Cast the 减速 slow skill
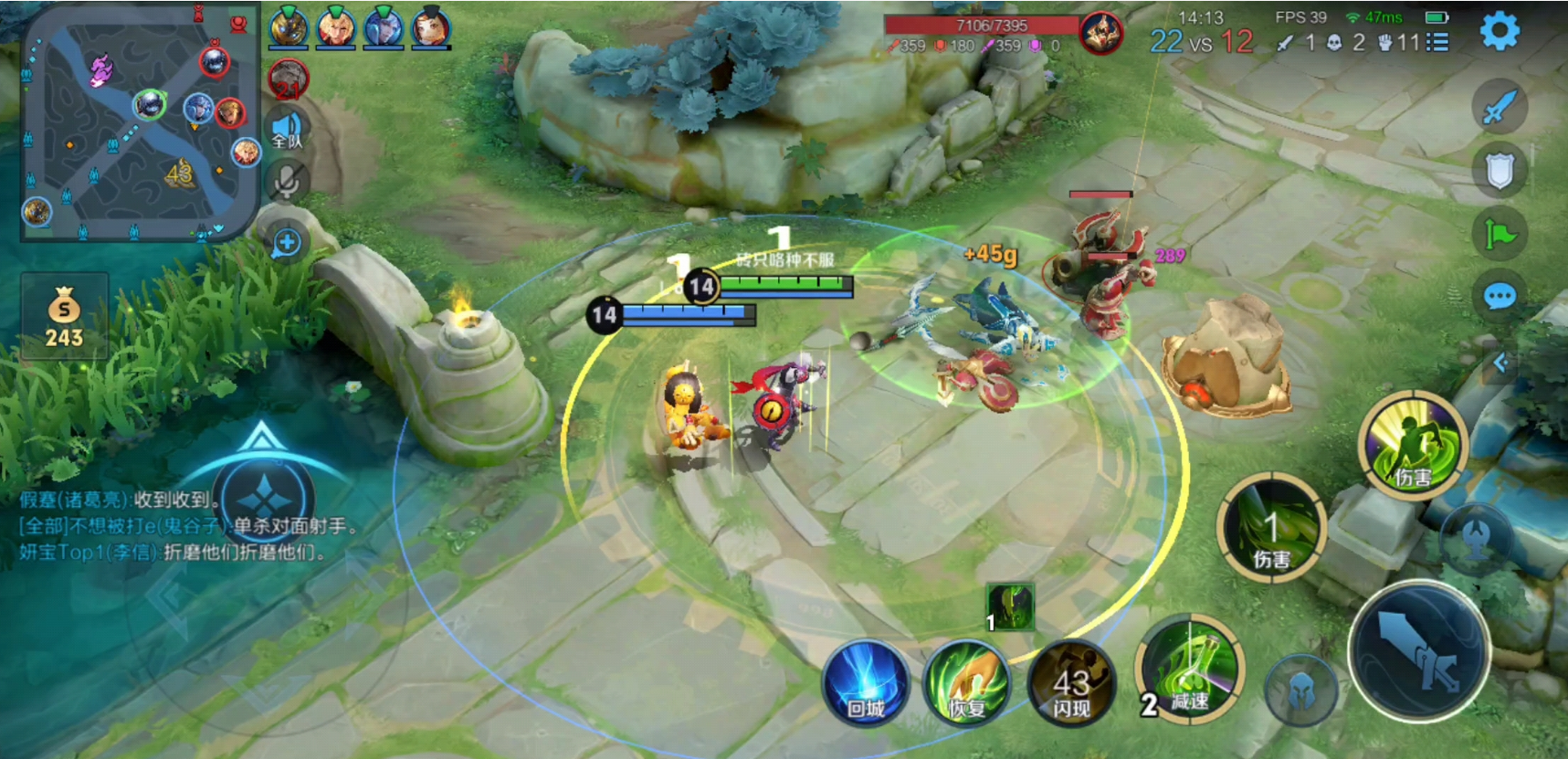The height and width of the screenshot is (759, 1568). pyautogui.click(x=1189, y=671)
